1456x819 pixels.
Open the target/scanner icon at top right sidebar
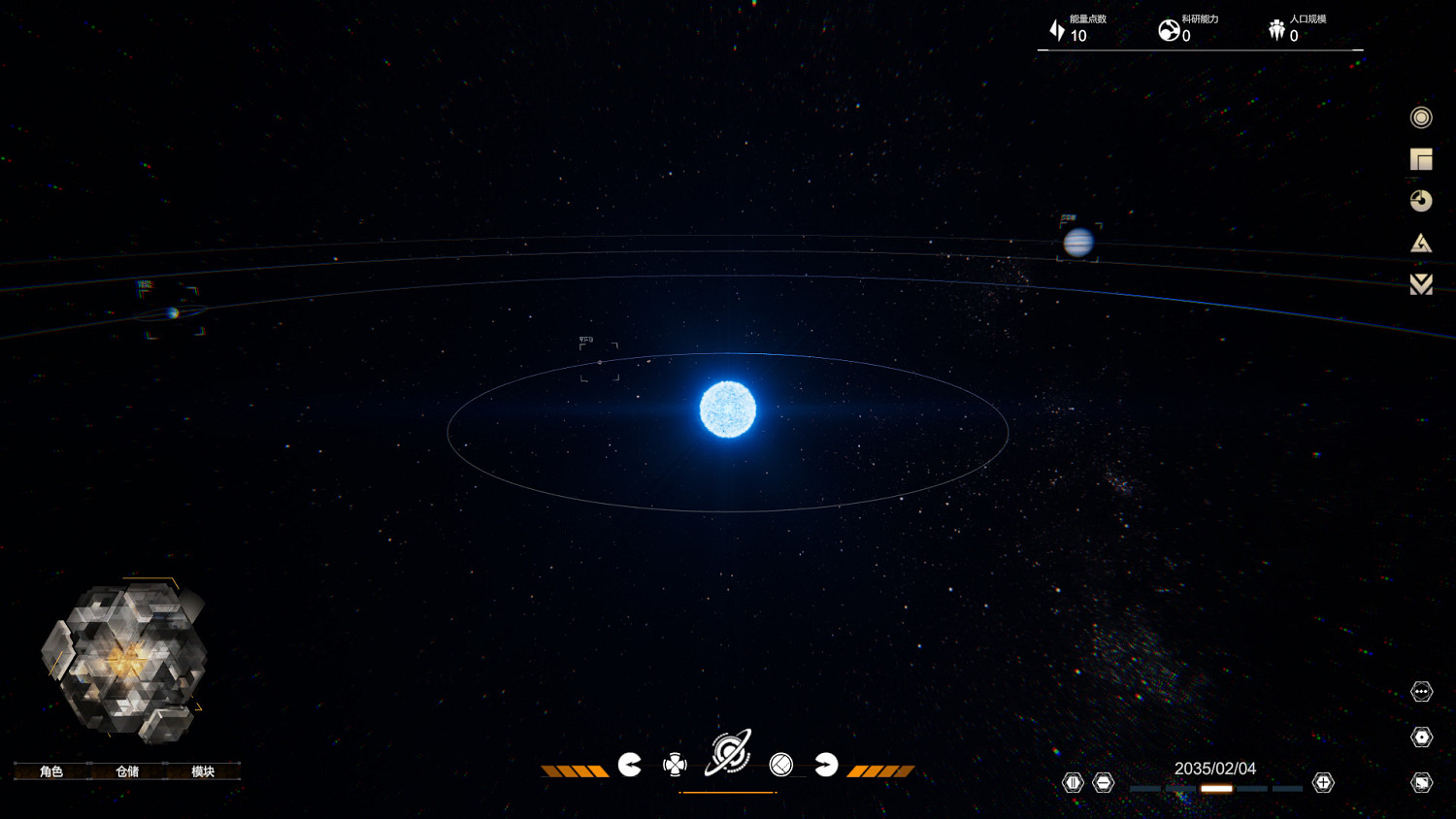(1420, 116)
